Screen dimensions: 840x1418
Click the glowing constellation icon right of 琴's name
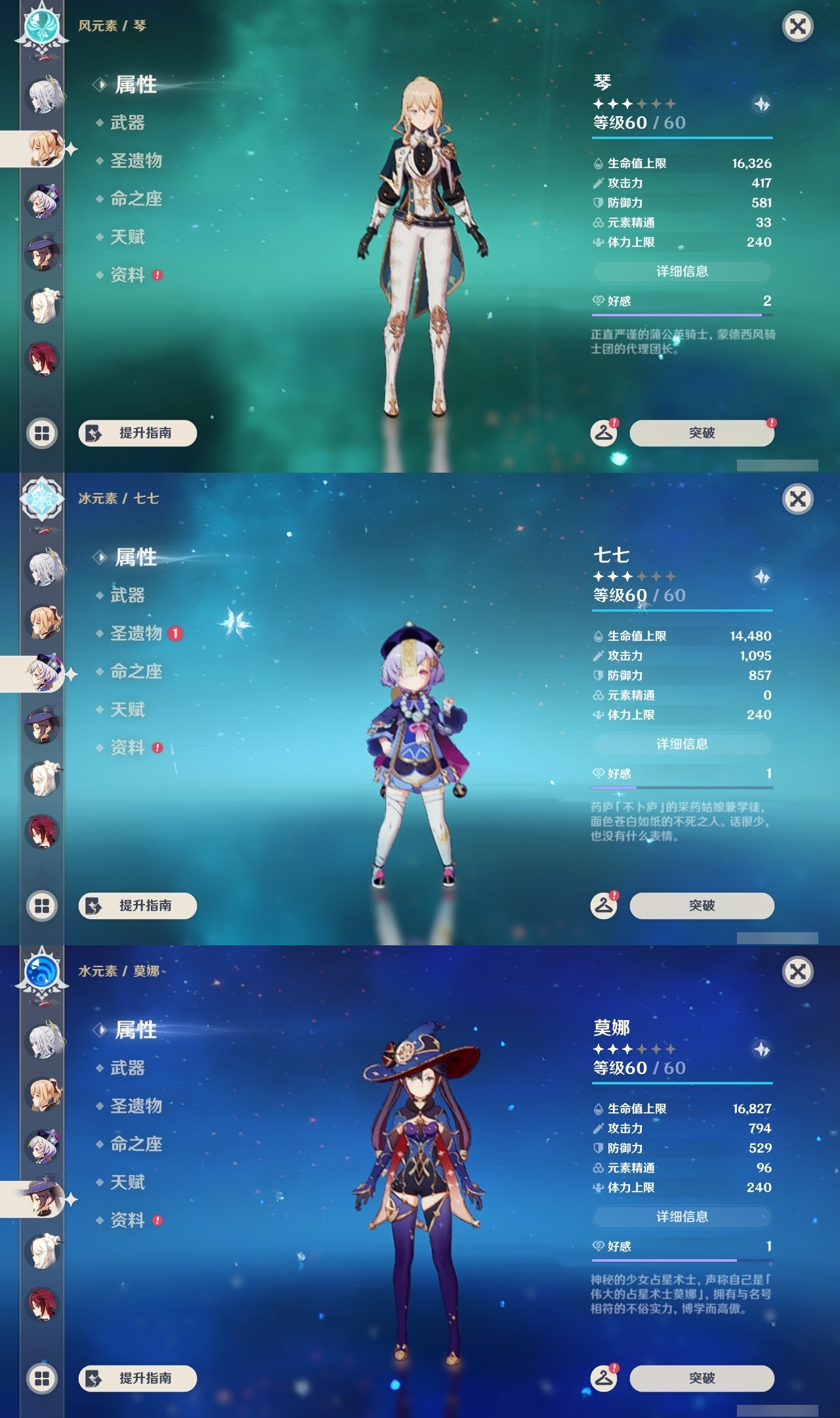point(761,104)
